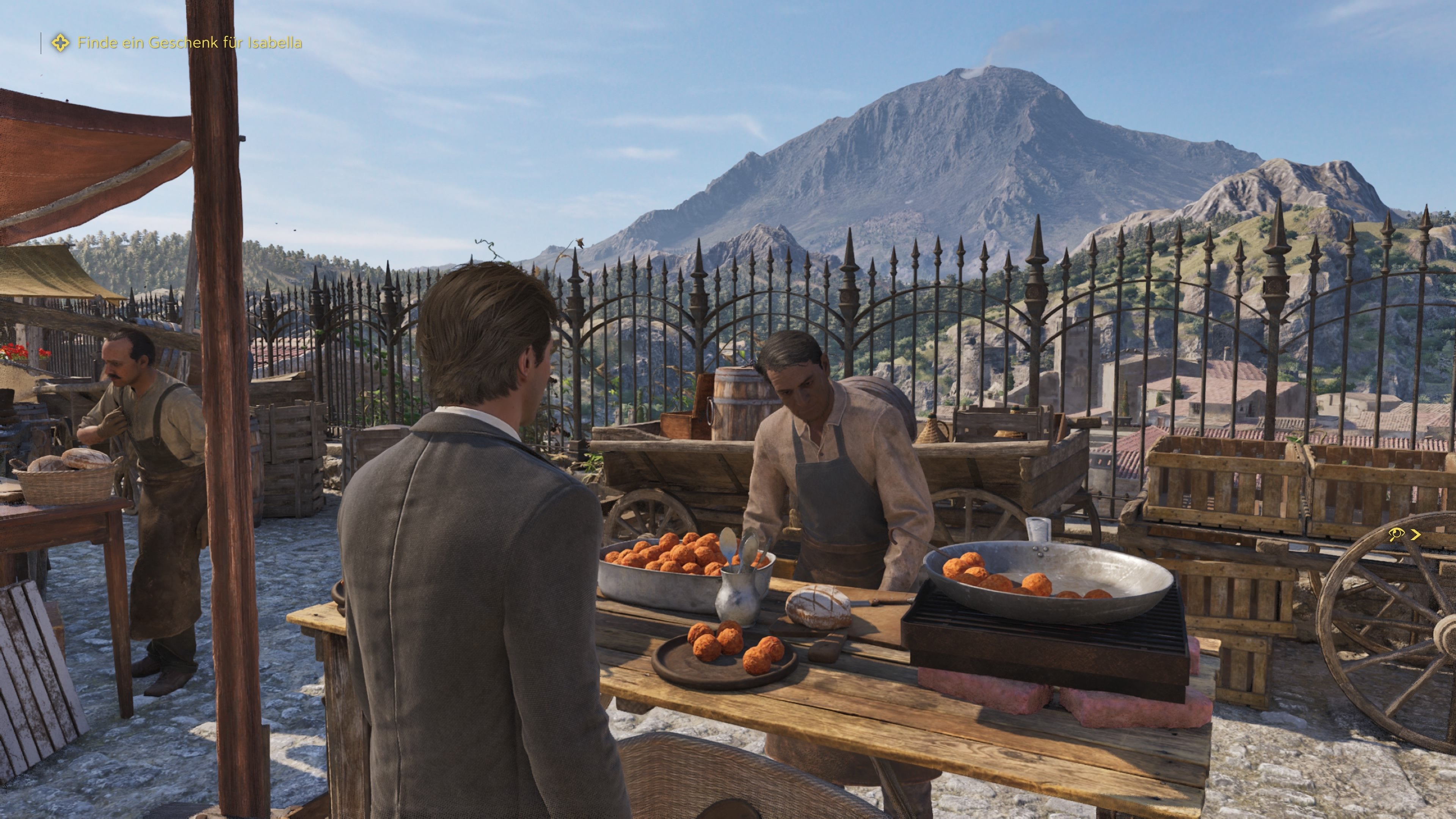Screen dimensions: 1456x819
Task: Click the eye-with-magnifier inspect icon
Action: point(1395,534)
